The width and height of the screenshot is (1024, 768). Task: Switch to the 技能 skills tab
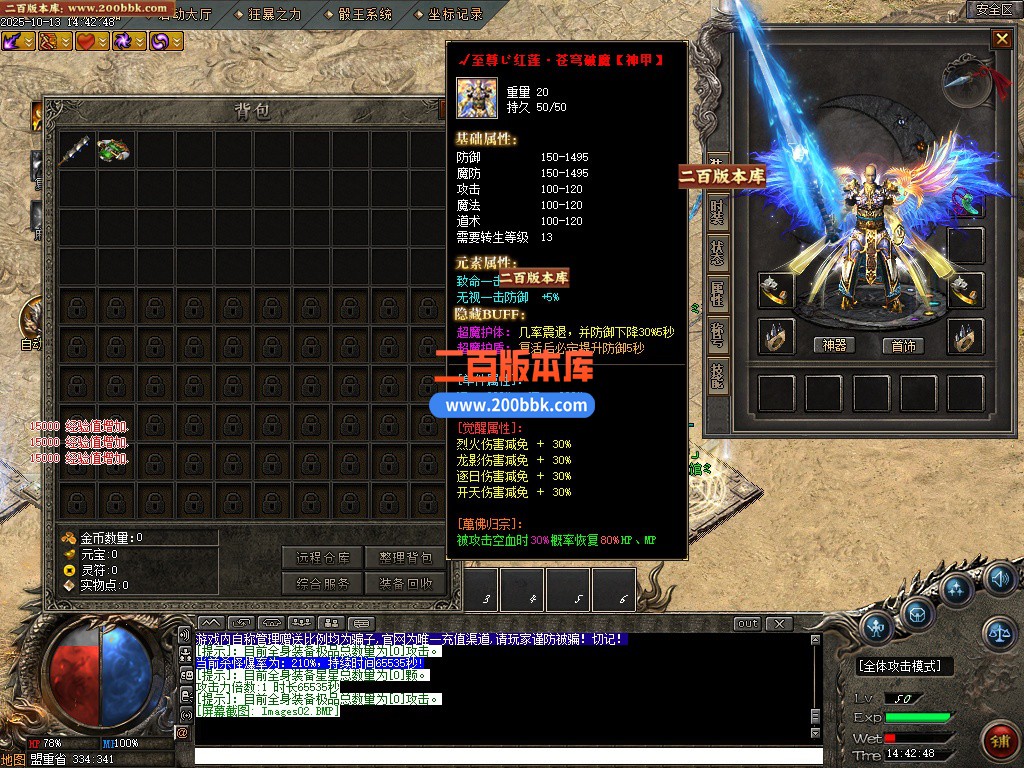[718, 375]
